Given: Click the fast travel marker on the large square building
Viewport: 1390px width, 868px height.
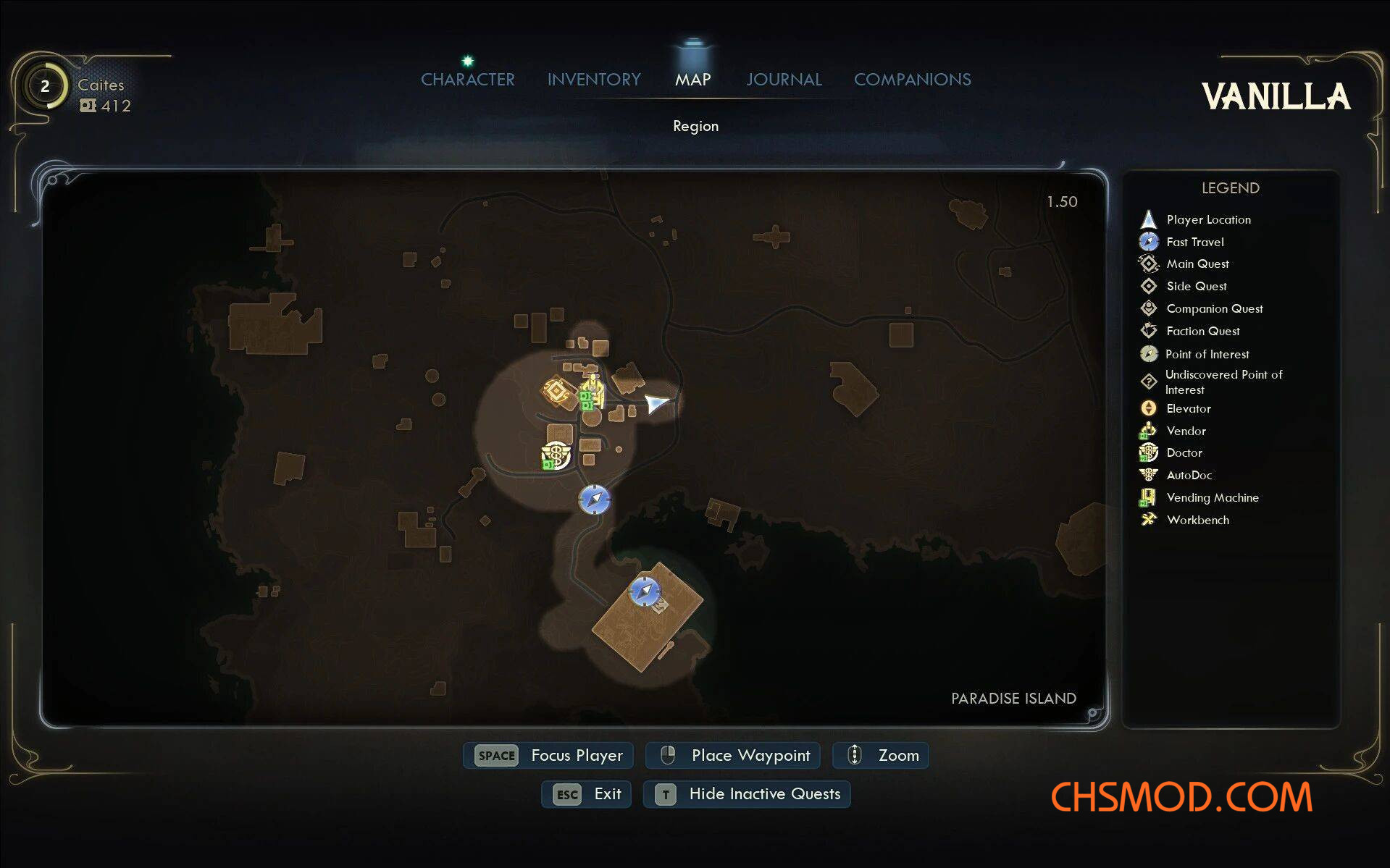Looking at the screenshot, I should pyautogui.click(x=644, y=591).
